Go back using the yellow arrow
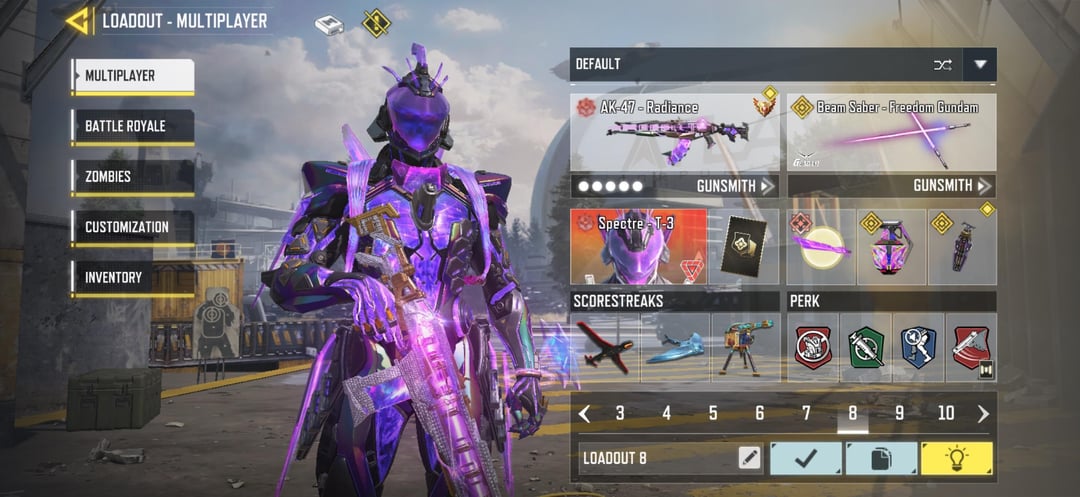The height and width of the screenshot is (497, 1080). (76, 20)
